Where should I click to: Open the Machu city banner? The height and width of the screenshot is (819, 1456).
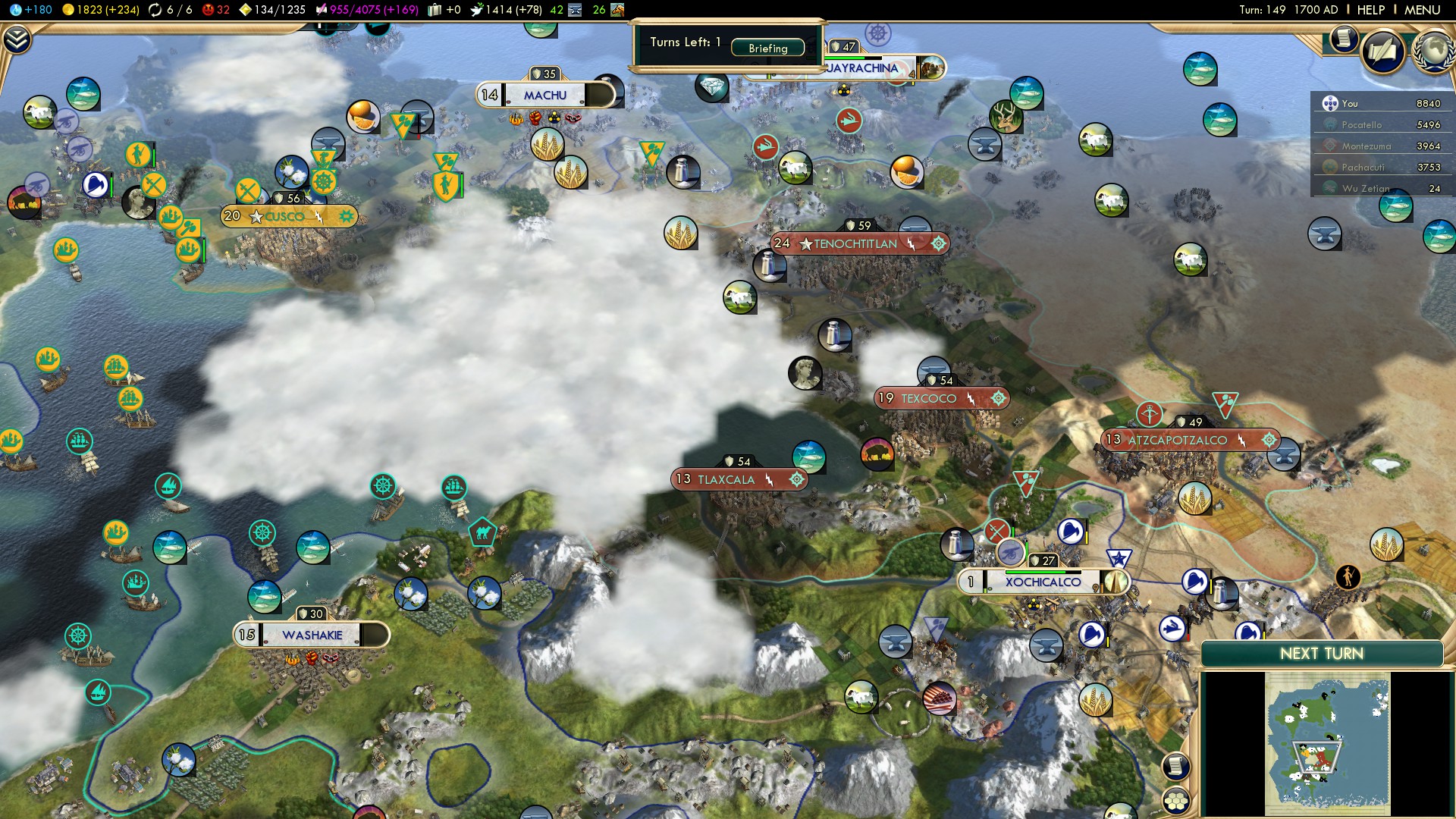coord(544,96)
